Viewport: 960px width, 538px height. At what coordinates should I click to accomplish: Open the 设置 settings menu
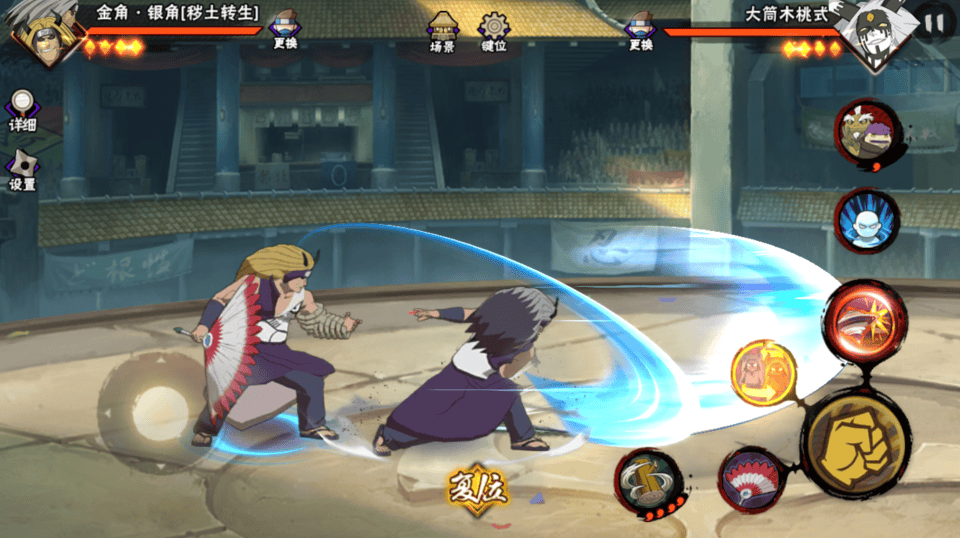pyautogui.click(x=22, y=170)
